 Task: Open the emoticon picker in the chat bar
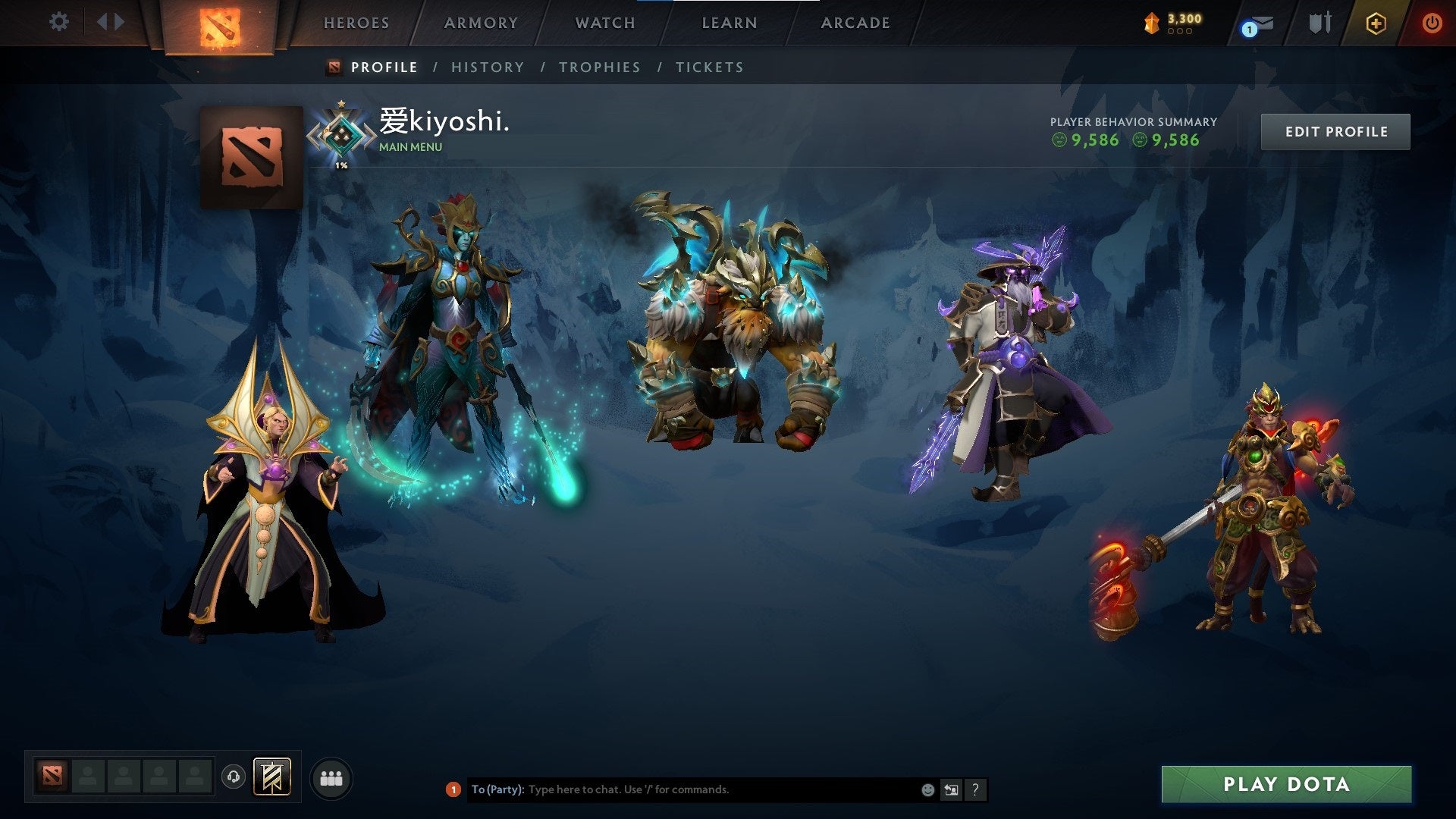tap(927, 789)
